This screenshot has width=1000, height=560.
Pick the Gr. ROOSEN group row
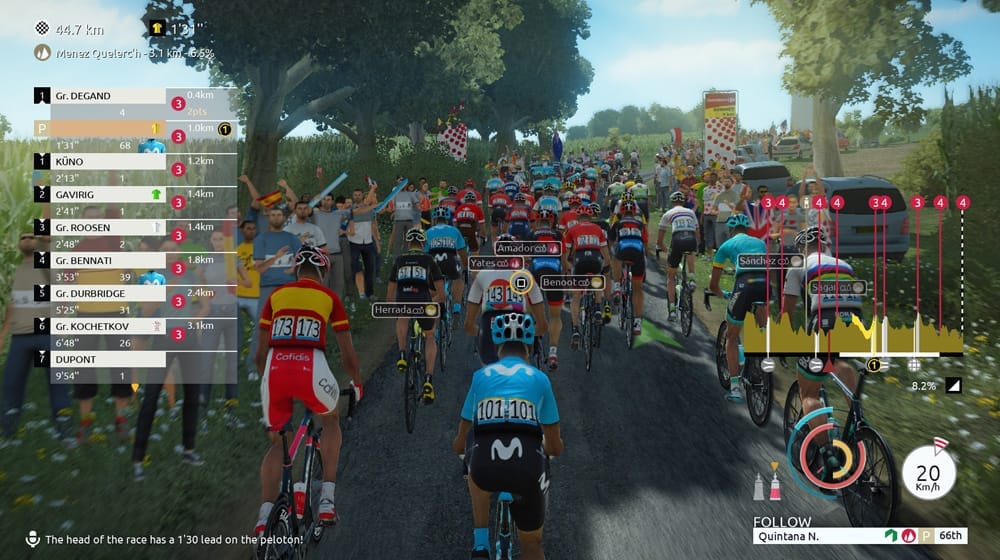pos(100,227)
